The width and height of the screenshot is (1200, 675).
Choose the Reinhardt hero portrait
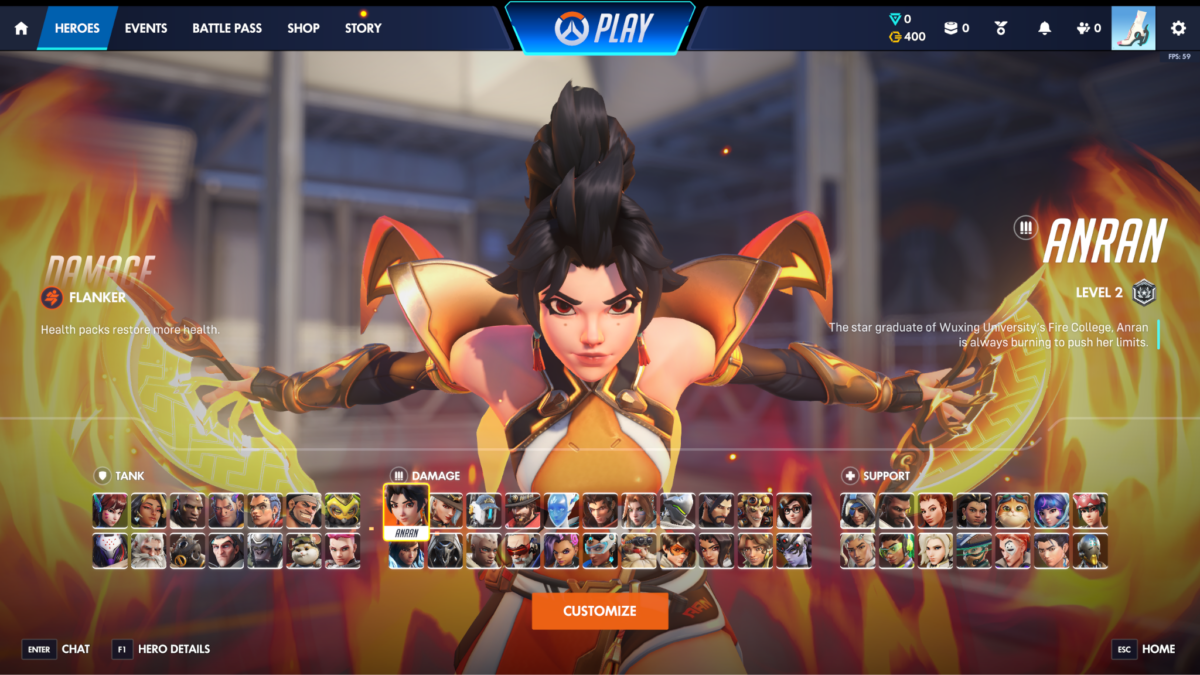pos(150,550)
